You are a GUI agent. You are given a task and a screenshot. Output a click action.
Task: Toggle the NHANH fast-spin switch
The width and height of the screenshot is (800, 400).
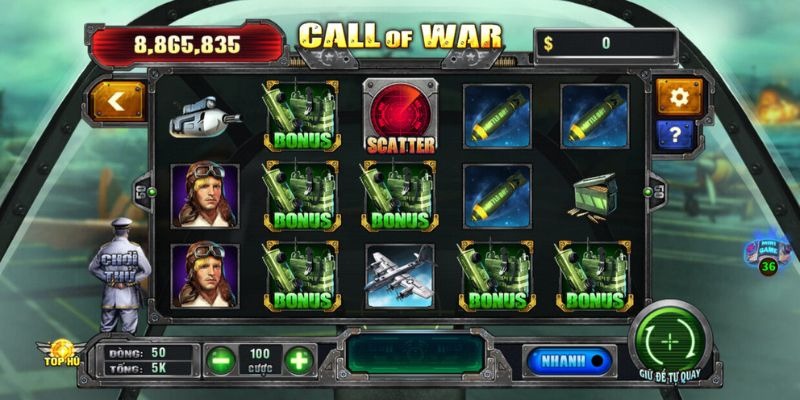pos(566,360)
